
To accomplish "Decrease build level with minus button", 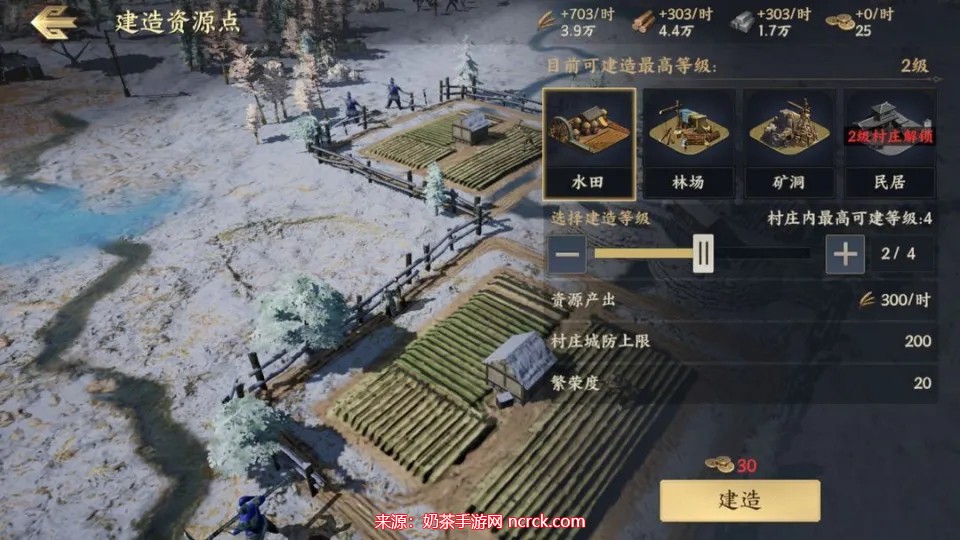I will pyautogui.click(x=567, y=254).
